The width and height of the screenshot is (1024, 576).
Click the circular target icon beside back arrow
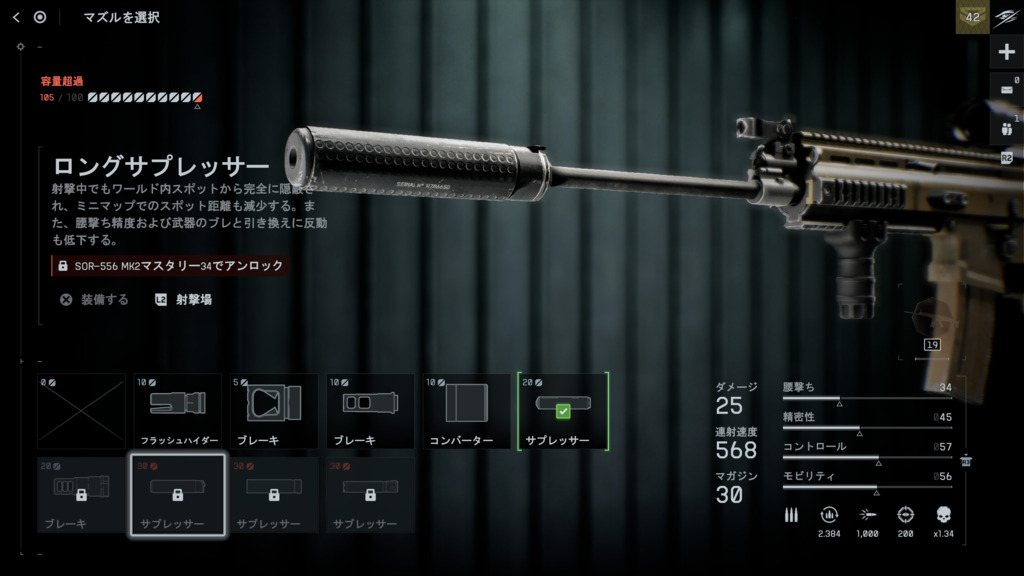point(40,17)
